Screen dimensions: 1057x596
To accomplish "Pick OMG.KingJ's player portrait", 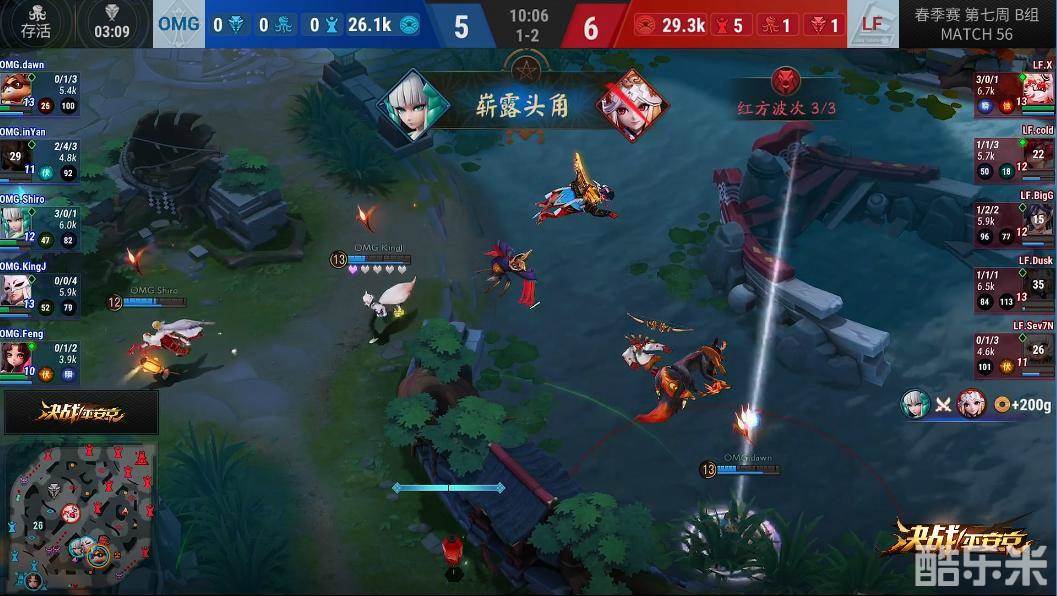I will click(15, 290).
